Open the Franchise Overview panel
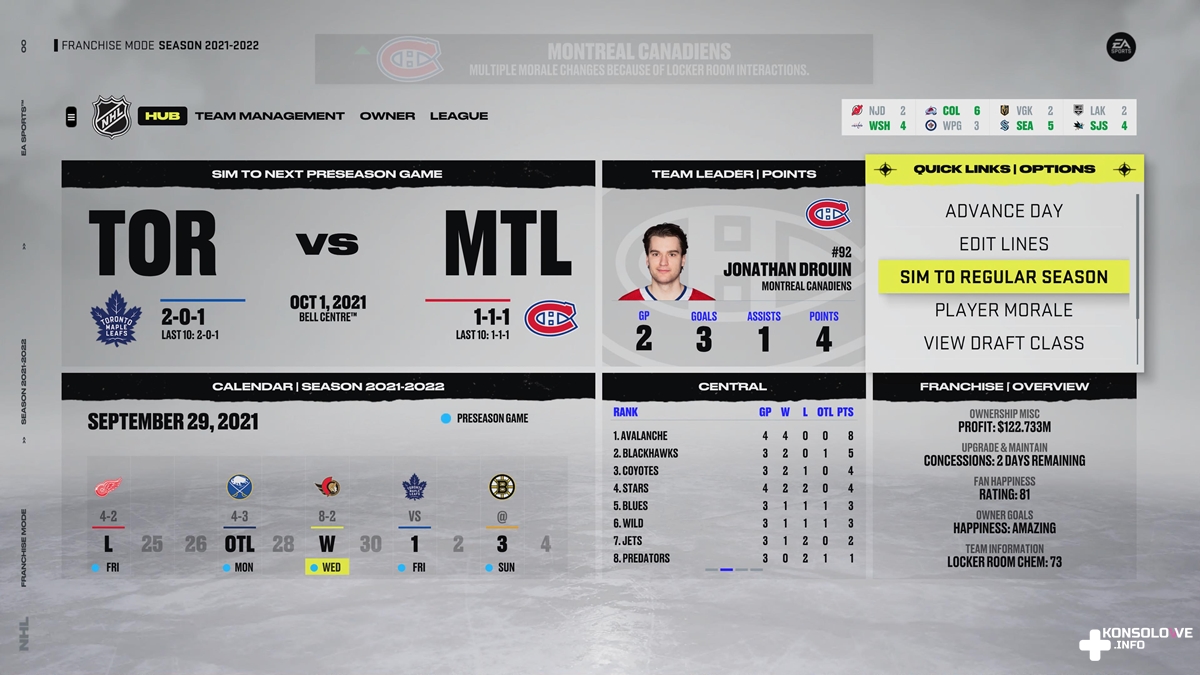This screenshot has width=1200, height=675. pos(1004,386)
